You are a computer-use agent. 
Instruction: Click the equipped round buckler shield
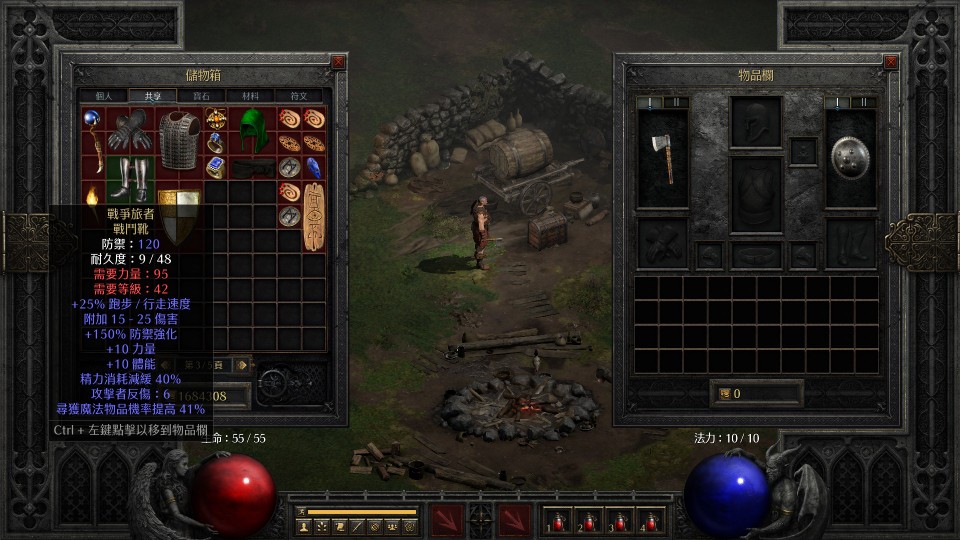point(850,157)
